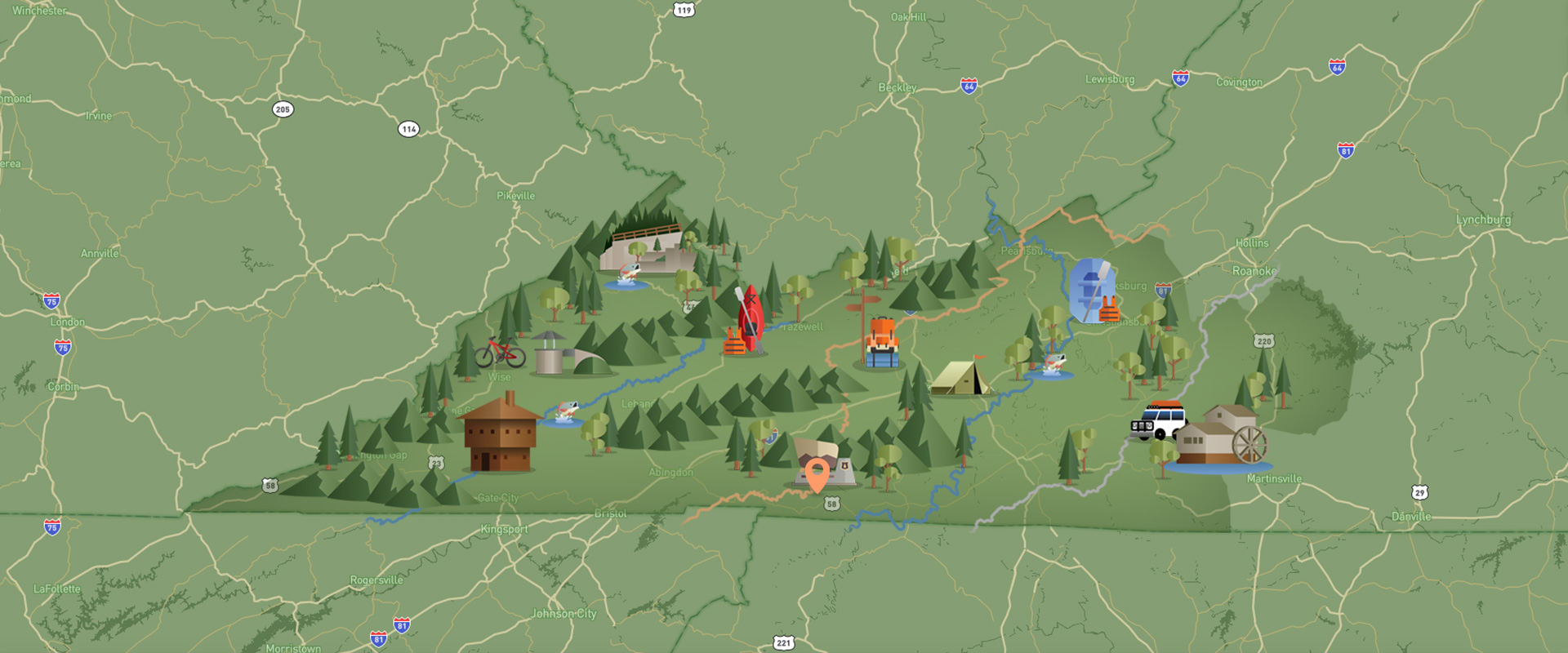Image resolution: width=1568 pixels, height=653 pixels.
Task: Click the orange location pin marker
Action: pos(817,473)
